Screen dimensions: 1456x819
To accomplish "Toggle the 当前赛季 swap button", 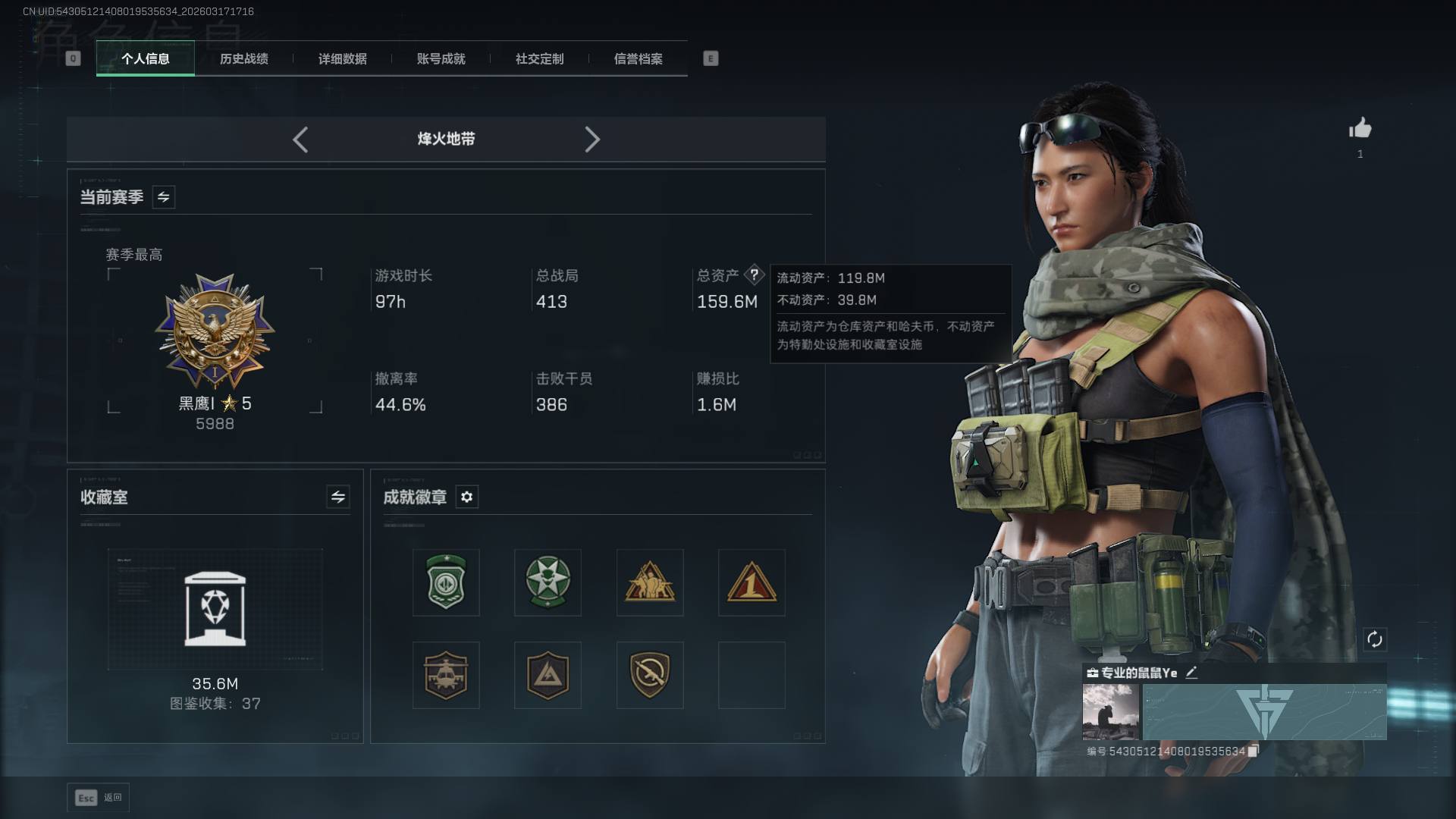I will pyautogui.click(x=164, y=197).
